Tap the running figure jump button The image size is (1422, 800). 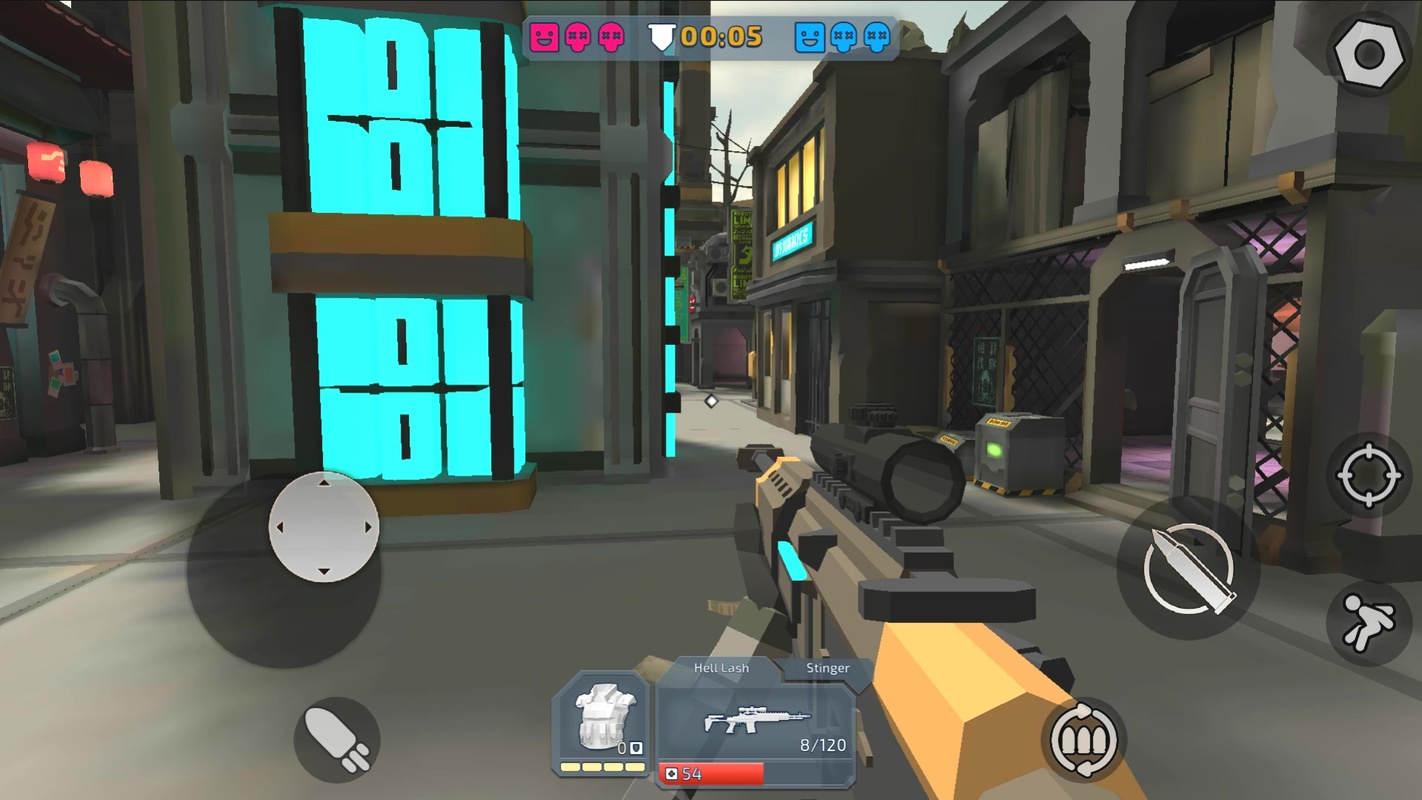pos(1368,624)
